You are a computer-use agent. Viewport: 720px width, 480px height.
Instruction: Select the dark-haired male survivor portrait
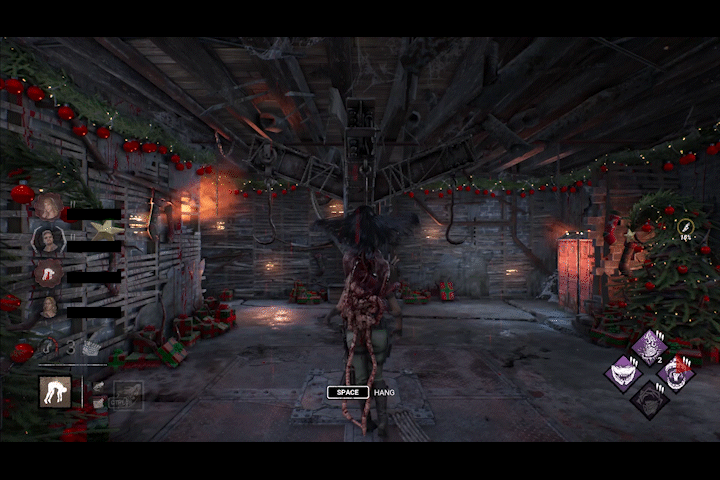[x=48, y=239]
